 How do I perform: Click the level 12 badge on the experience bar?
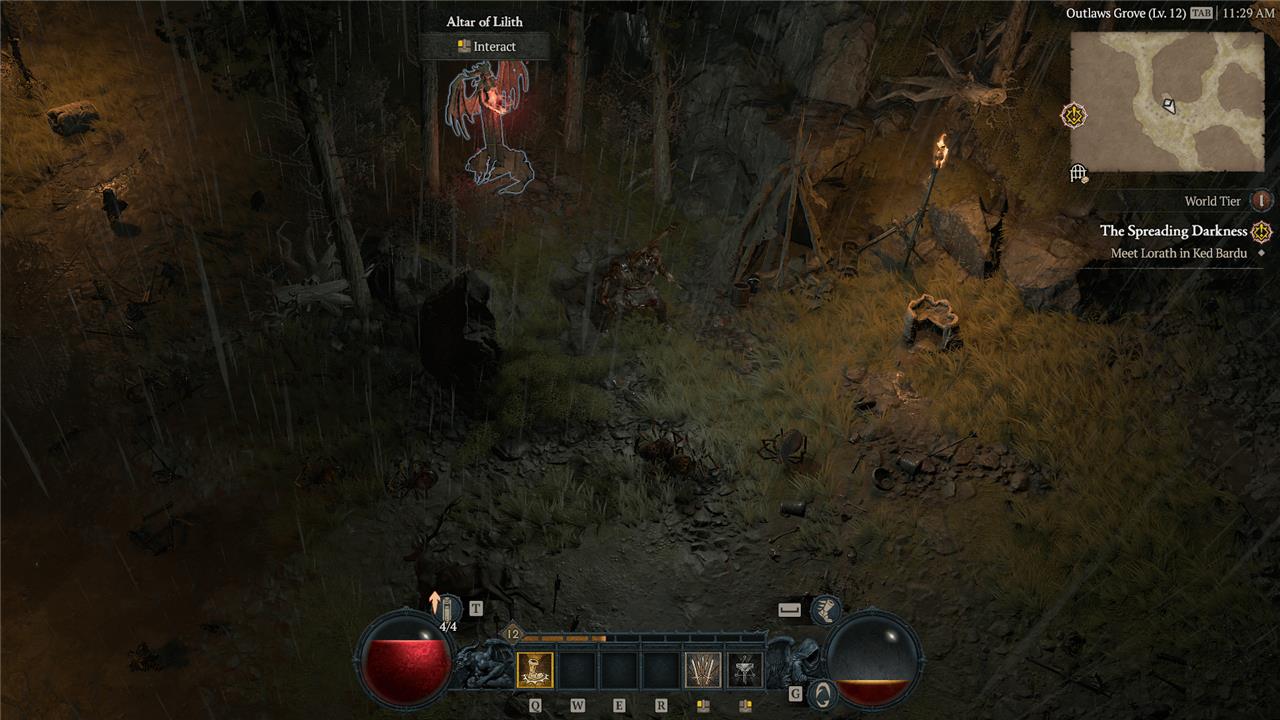512,634
